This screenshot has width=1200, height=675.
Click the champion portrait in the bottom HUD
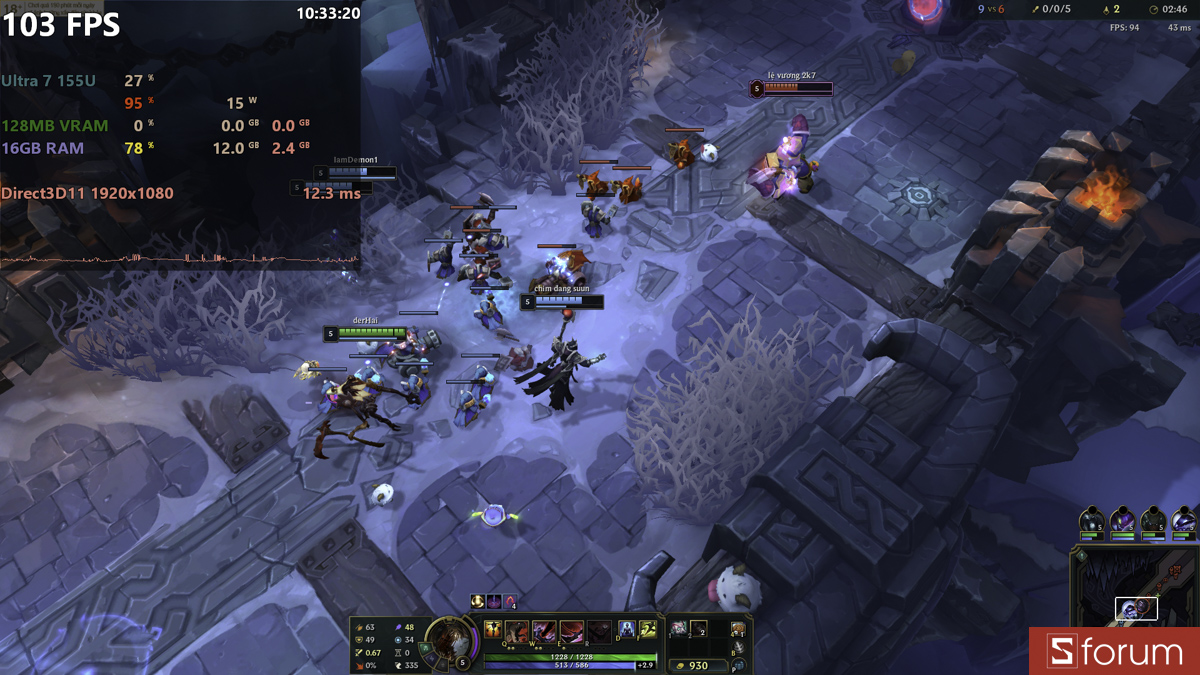pos(448,640)
